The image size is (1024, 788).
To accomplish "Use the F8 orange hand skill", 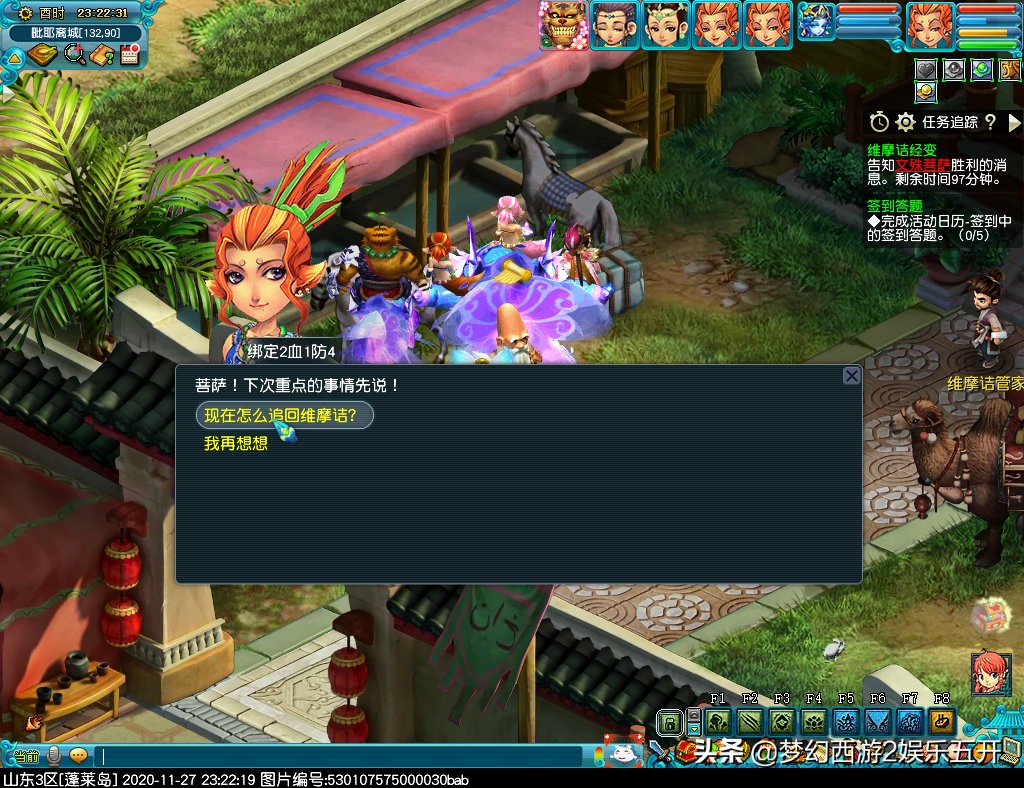I will [941, 721].
